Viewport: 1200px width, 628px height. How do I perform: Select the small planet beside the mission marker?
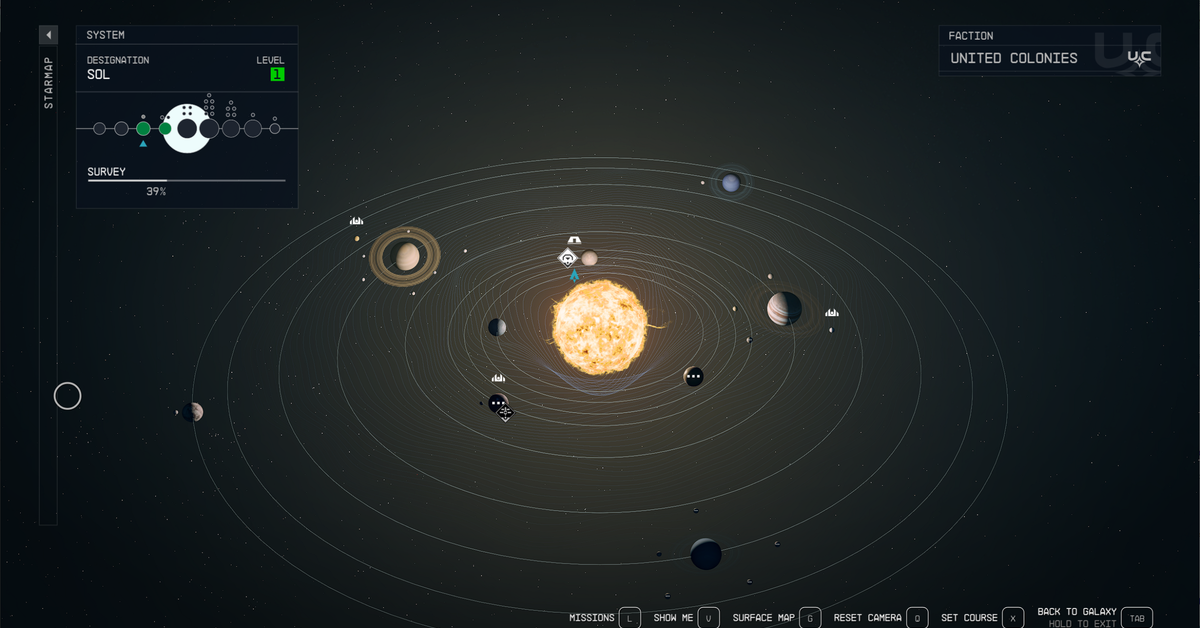coord(590,258)
